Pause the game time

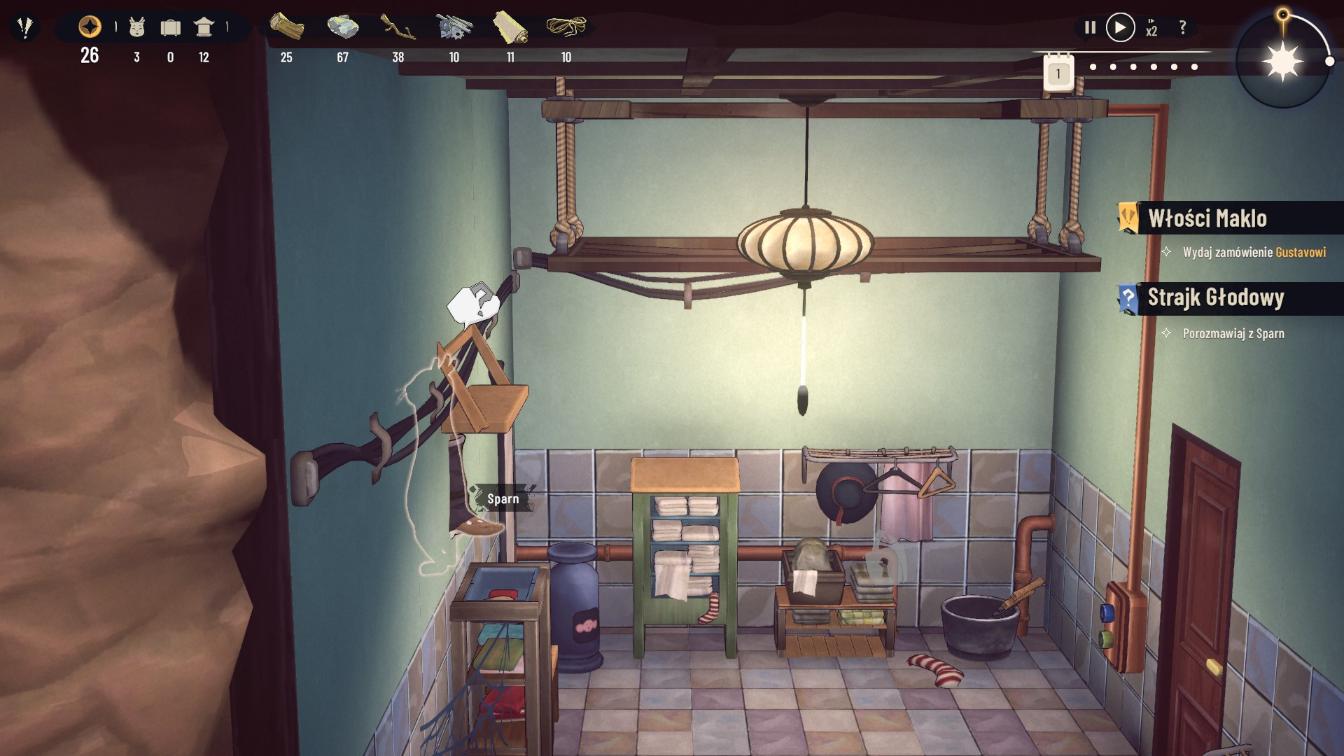pos(1090,28)
